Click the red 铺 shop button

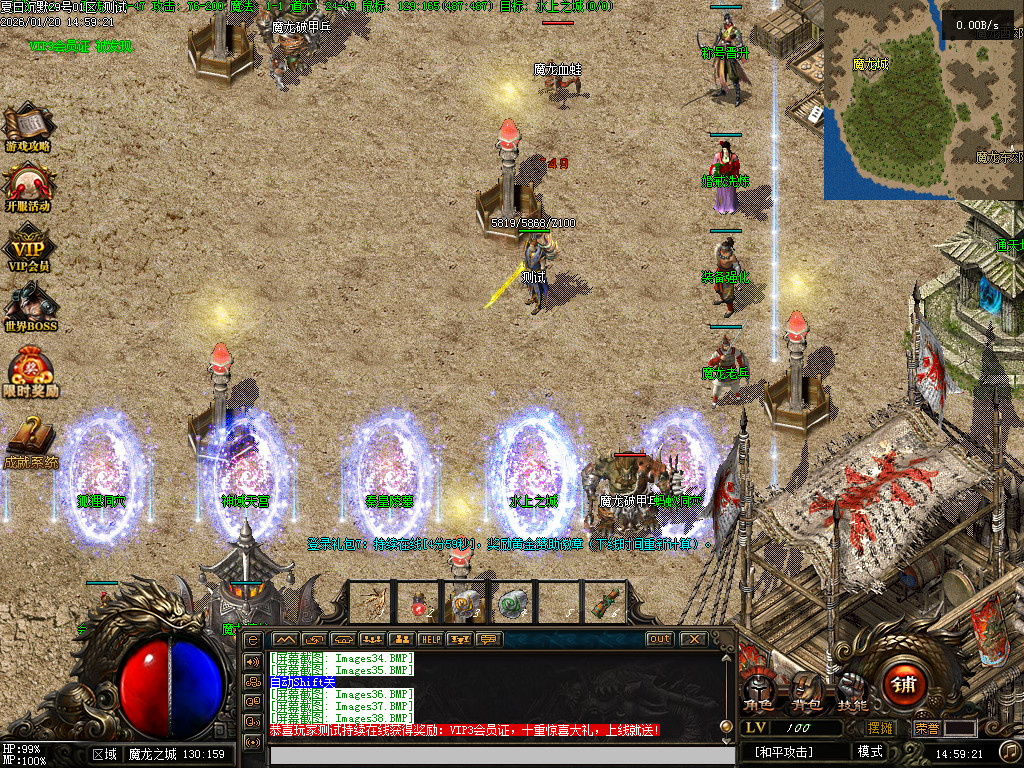[903, 684]
